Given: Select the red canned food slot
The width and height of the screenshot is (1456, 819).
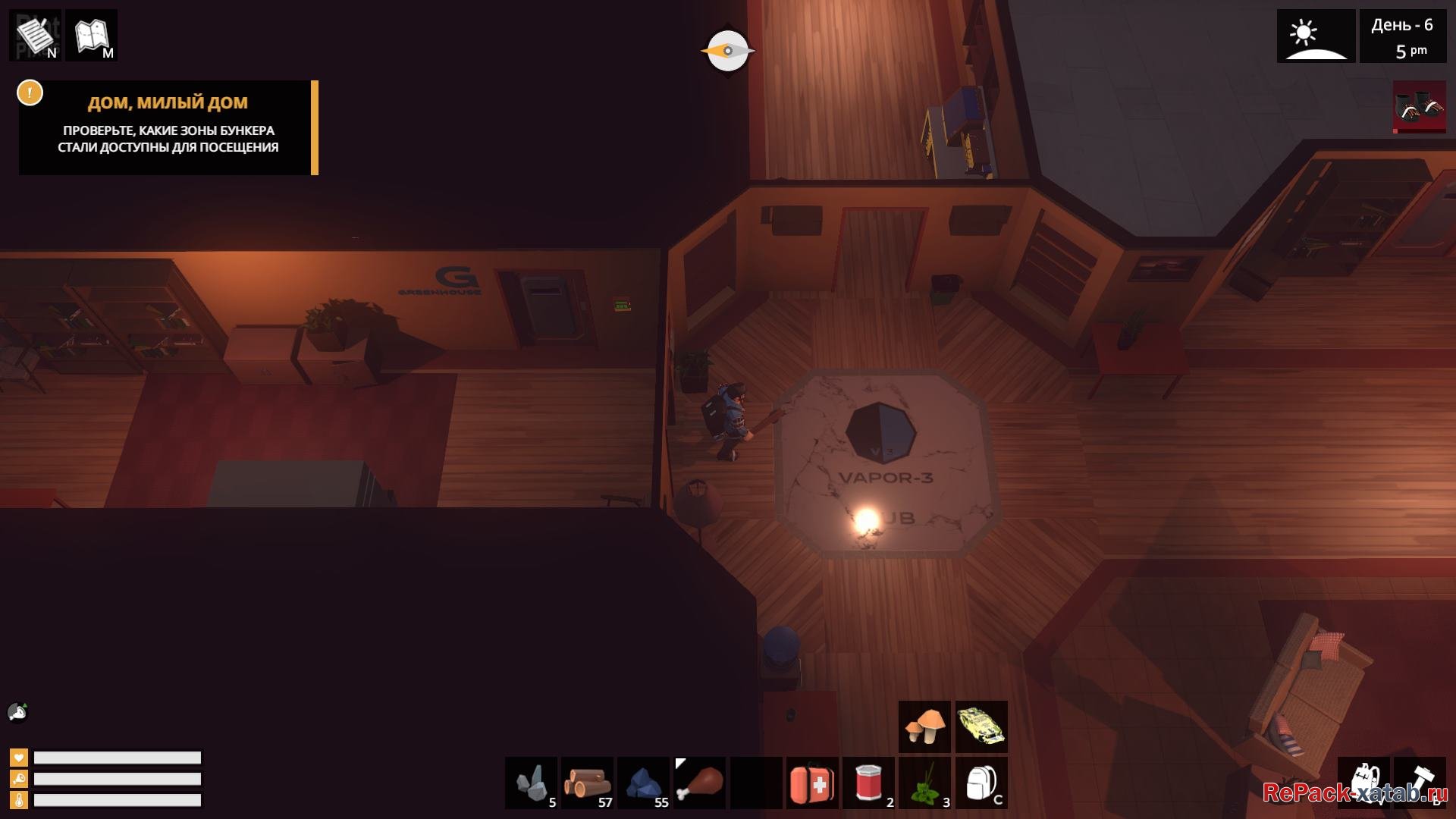Looking at the screenshot, I should click(868, 783).
